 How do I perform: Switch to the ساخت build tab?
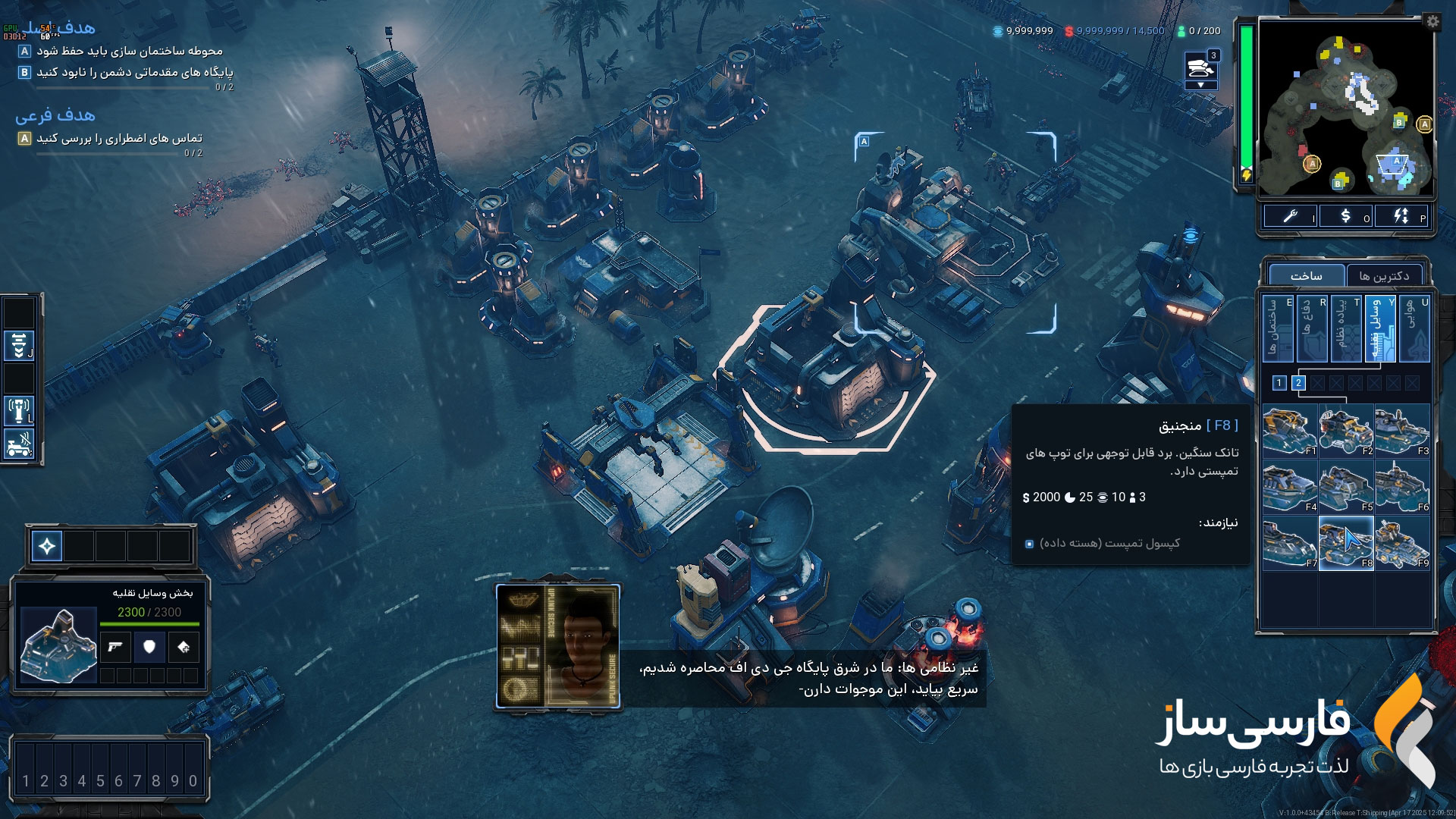tap(1306, 276)
